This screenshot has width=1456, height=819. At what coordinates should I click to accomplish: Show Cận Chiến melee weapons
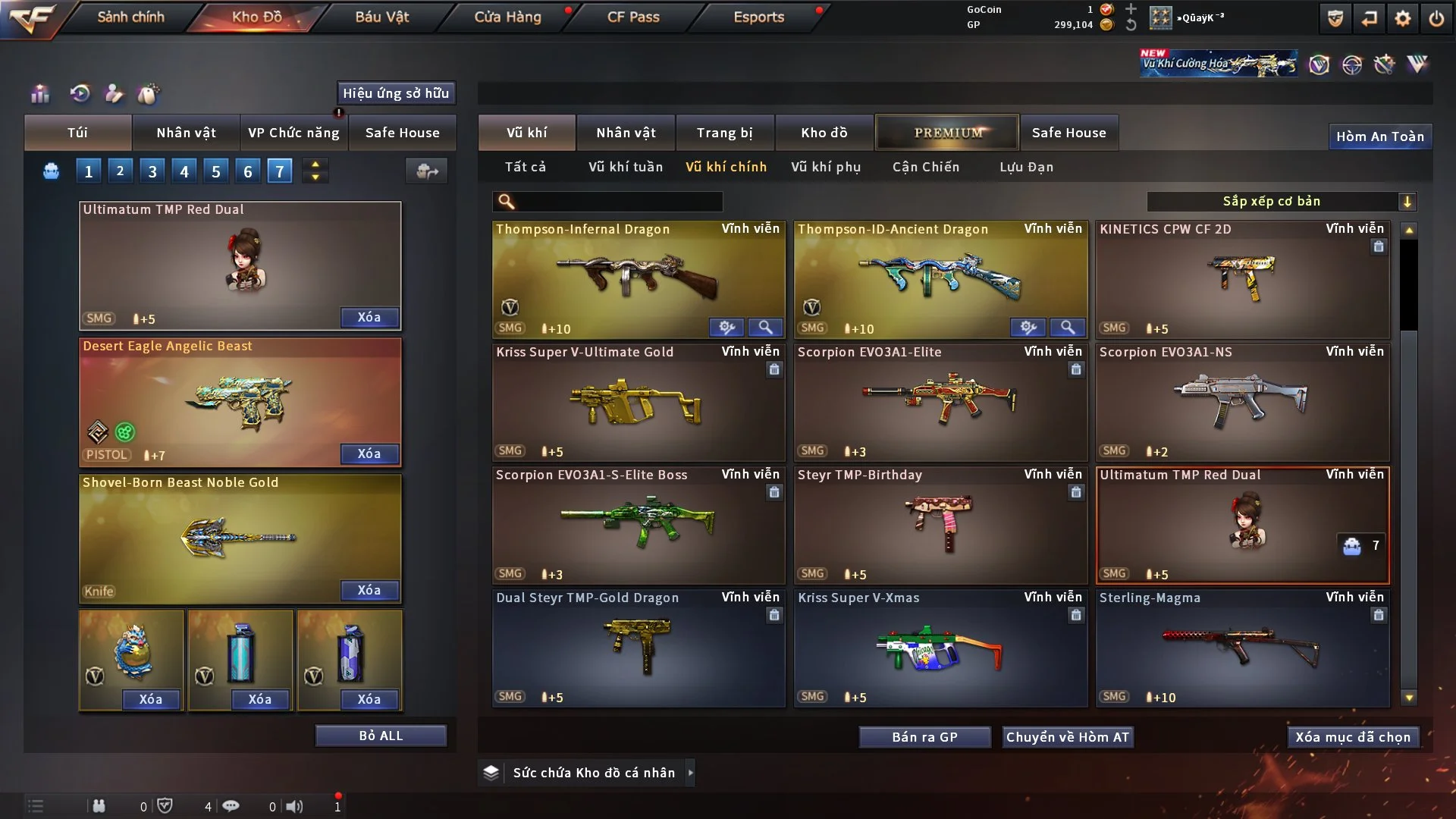925,167
